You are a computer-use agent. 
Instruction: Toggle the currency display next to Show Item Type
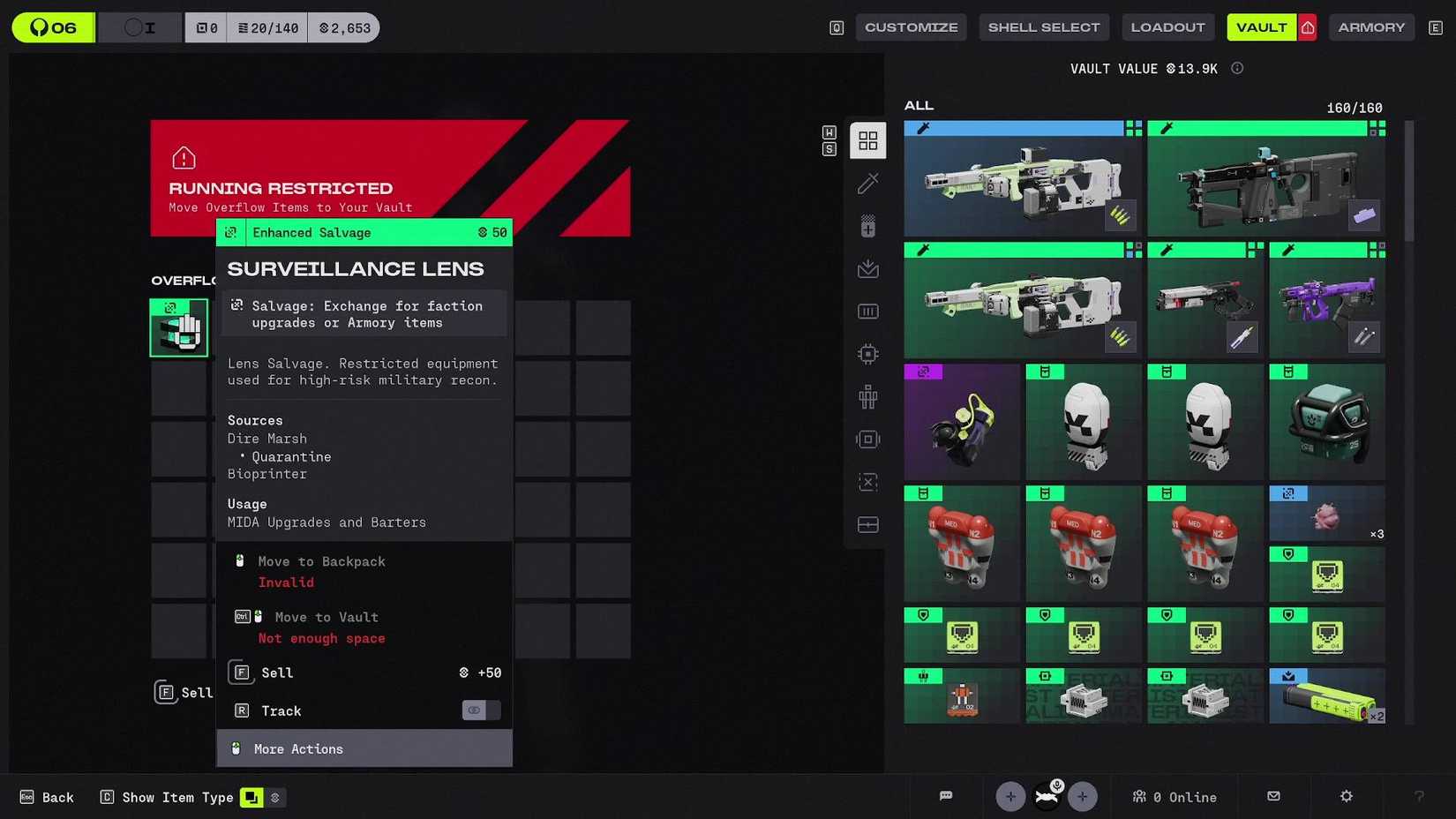274,797
